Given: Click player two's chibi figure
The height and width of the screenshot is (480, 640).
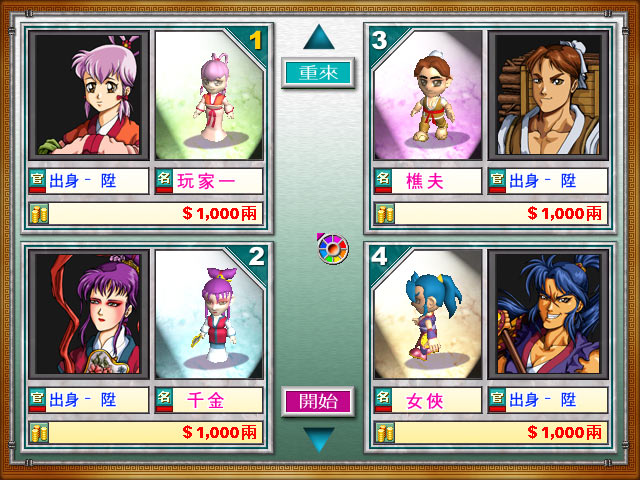Looking at the screenshot, I should tap(209, 314).
